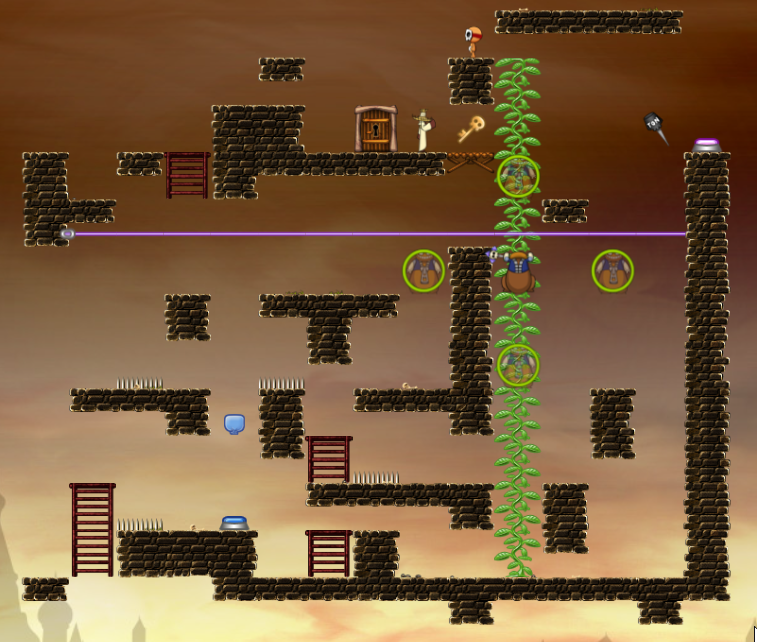The width and height of the screenshot is (757, 642).
Task: Select the move marker above the character
Action: pyautogui.click(x=518, y=177)
